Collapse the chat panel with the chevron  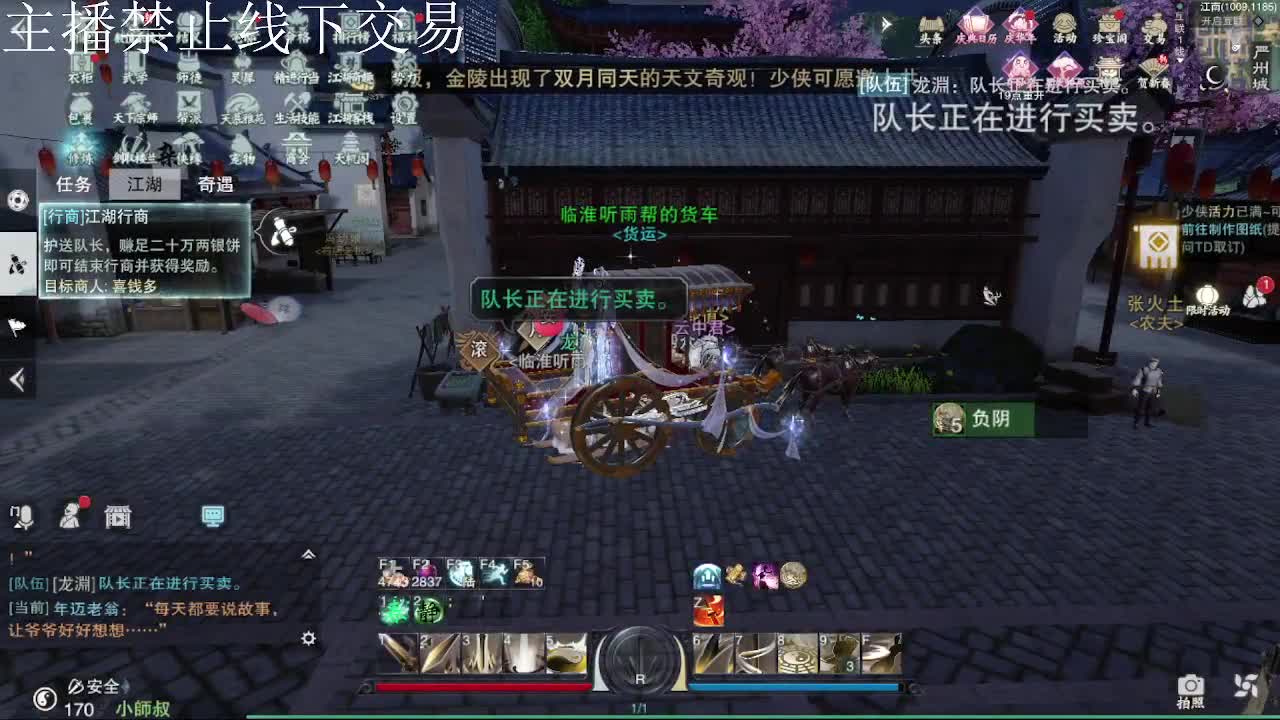pyautogui.click(x=308, y=555)
